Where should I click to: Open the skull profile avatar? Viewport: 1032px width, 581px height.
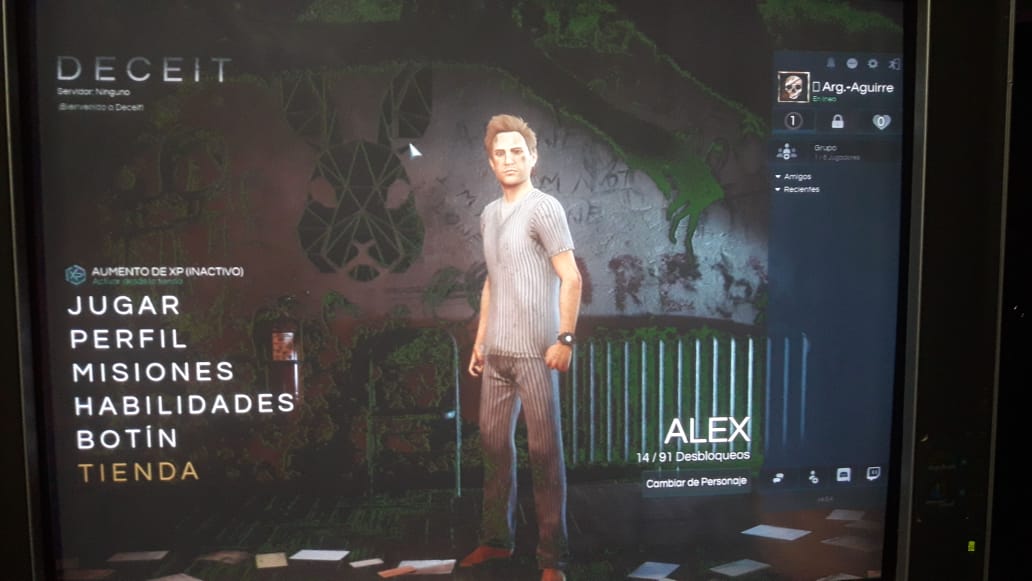coord(793,87)
